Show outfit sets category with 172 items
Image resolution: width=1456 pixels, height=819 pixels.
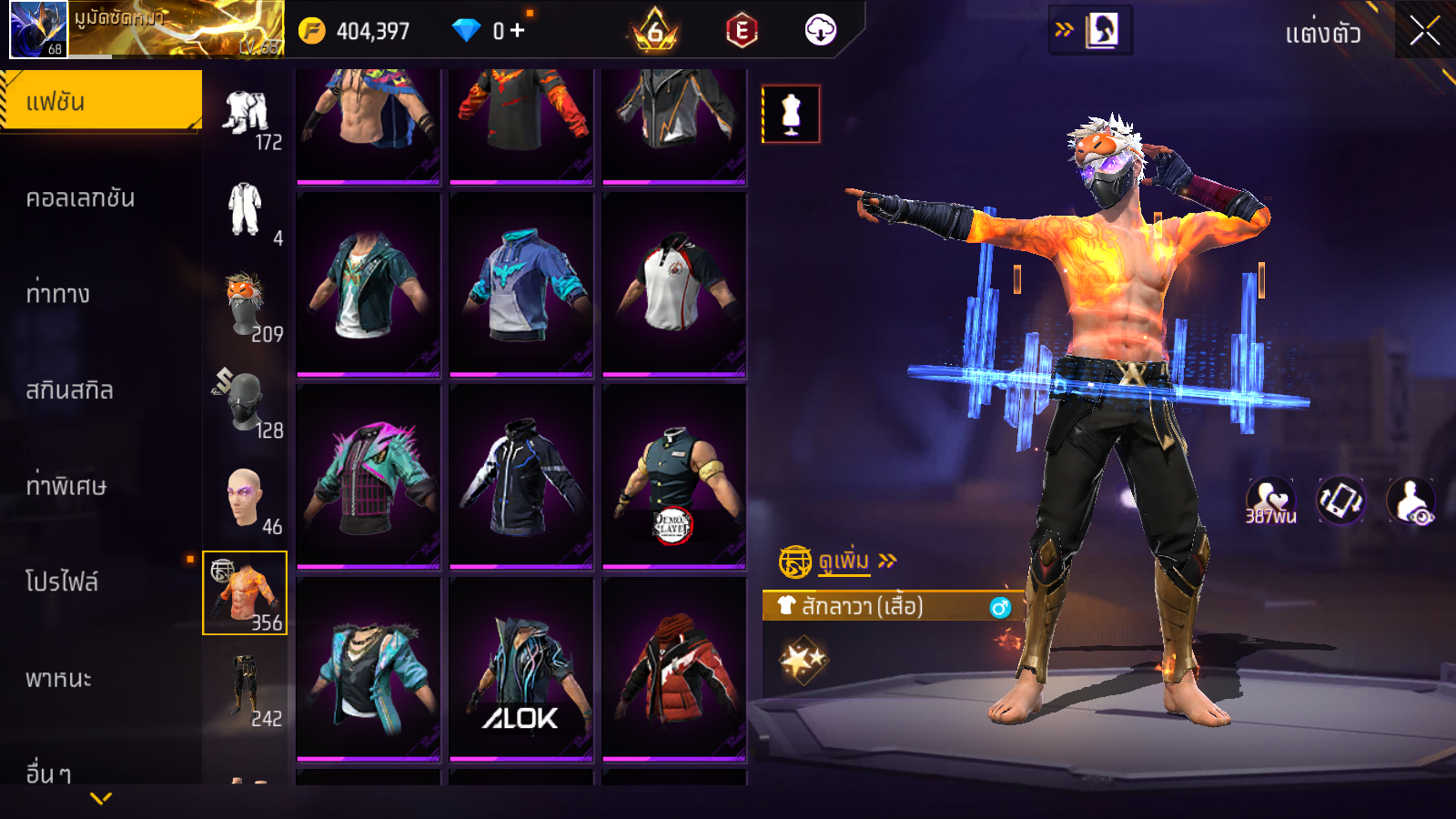pos(246,118)
